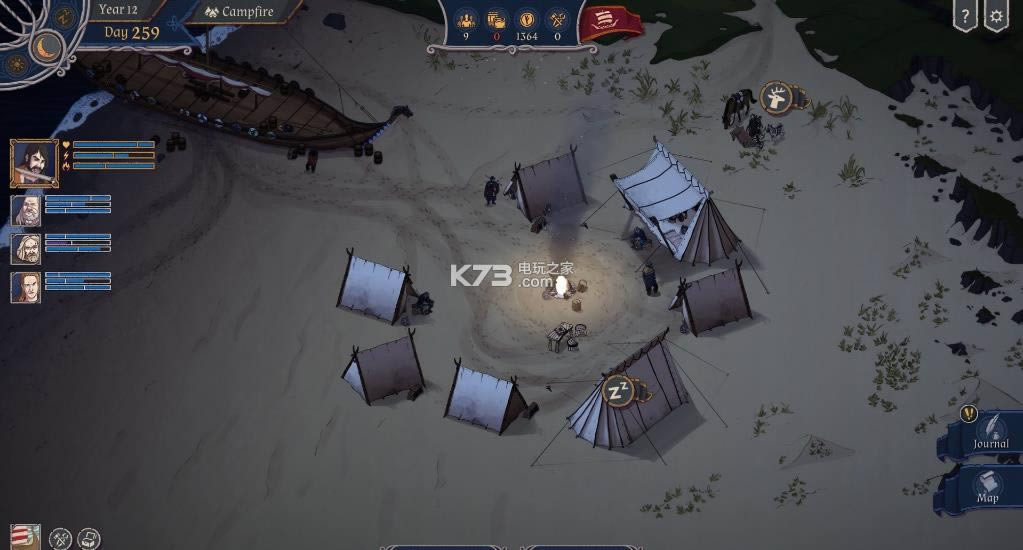Viewport: 1023px width, 550px height.
Task: Select the white-bearded companion portrait
Action: point(26,210)
